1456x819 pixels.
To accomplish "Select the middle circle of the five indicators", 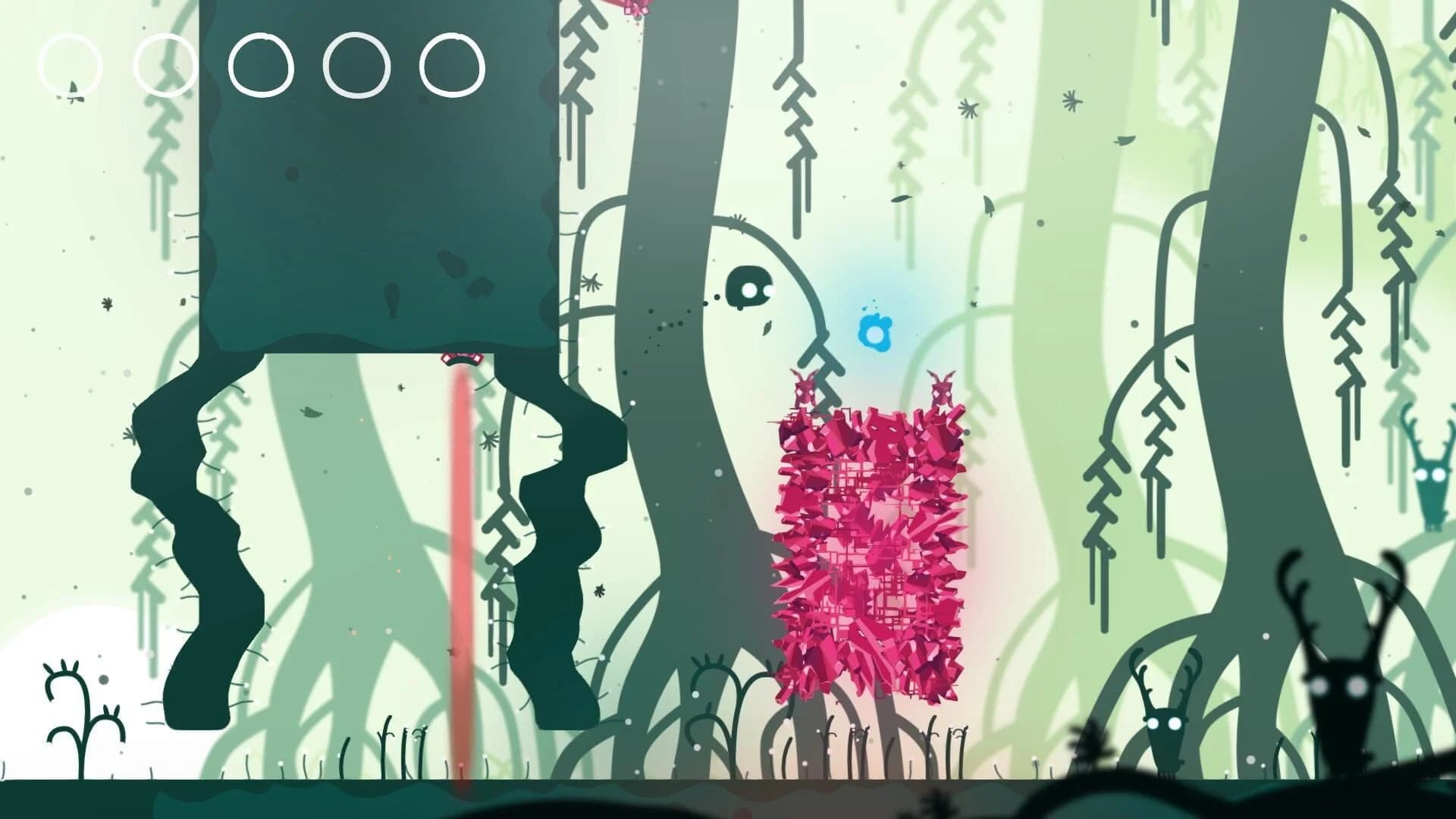I will pos(262,67).
